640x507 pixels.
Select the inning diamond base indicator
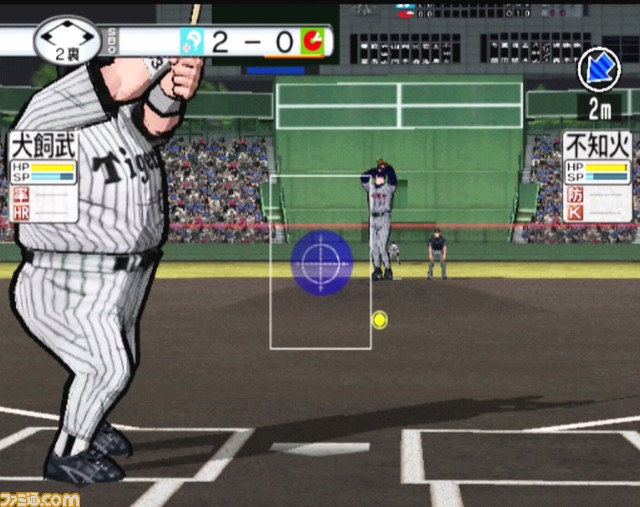(x=67, y=39)
